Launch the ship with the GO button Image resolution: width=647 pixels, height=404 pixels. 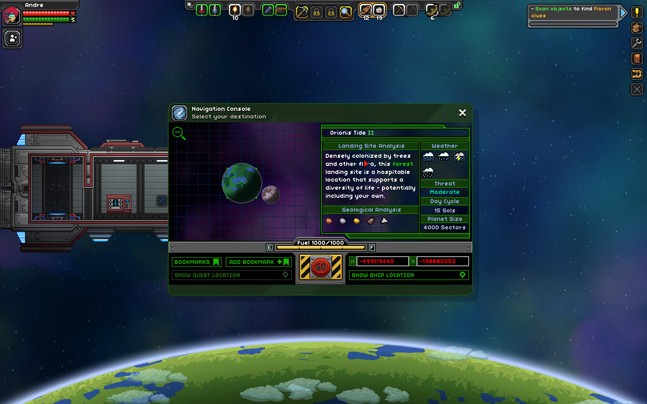click(x=321, y=267)
